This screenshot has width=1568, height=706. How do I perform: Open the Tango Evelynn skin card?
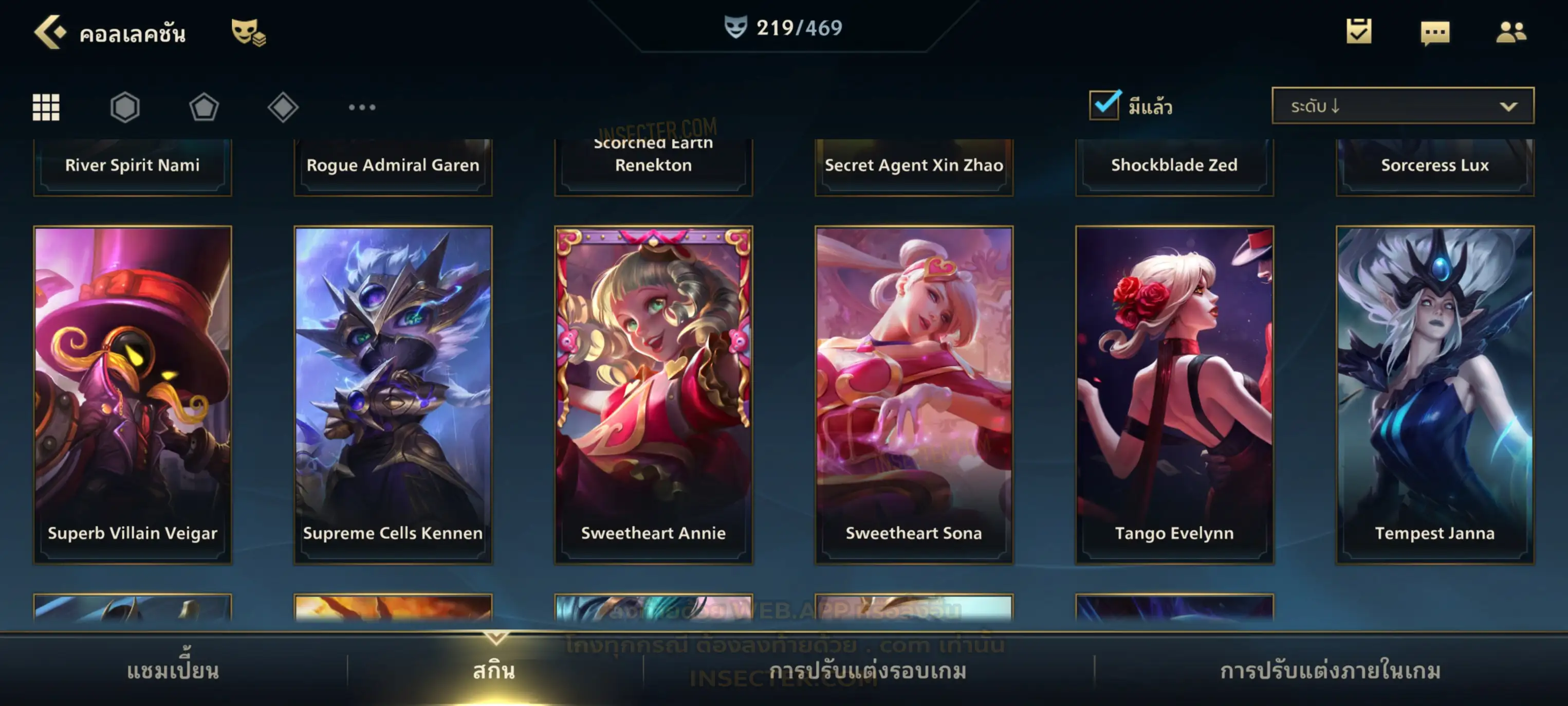coord(1174,395)
